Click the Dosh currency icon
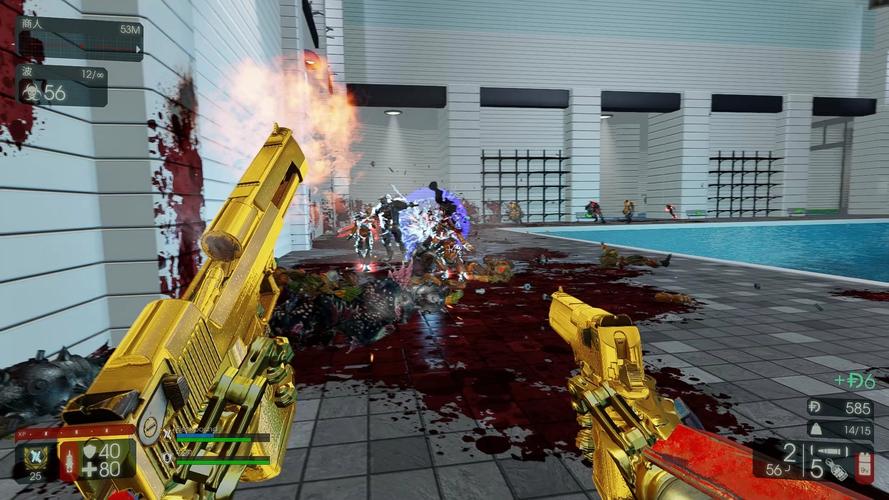 (x=816, y=408)
